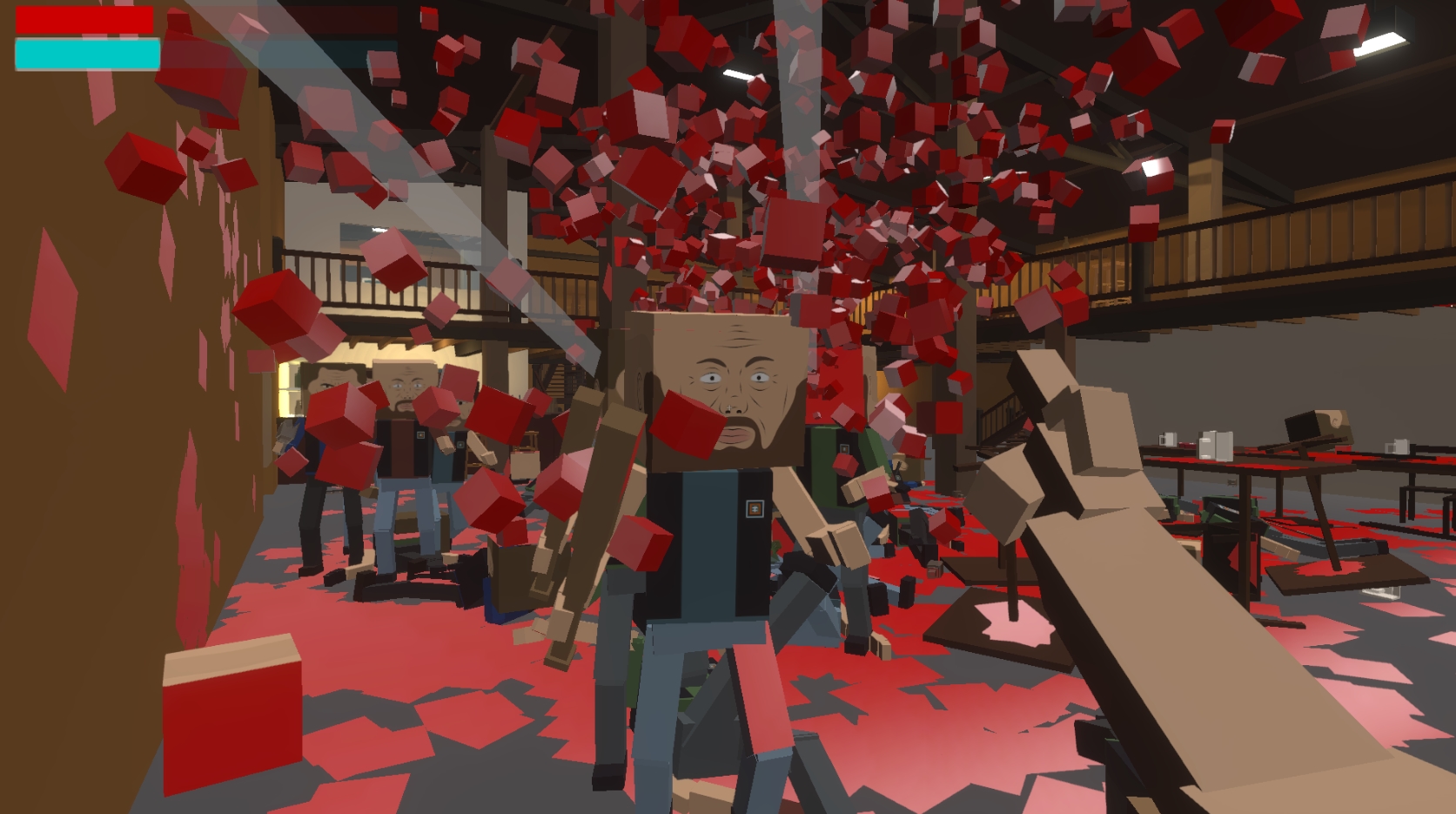Select the white coffee mug on the table

tap(1169, 439)
